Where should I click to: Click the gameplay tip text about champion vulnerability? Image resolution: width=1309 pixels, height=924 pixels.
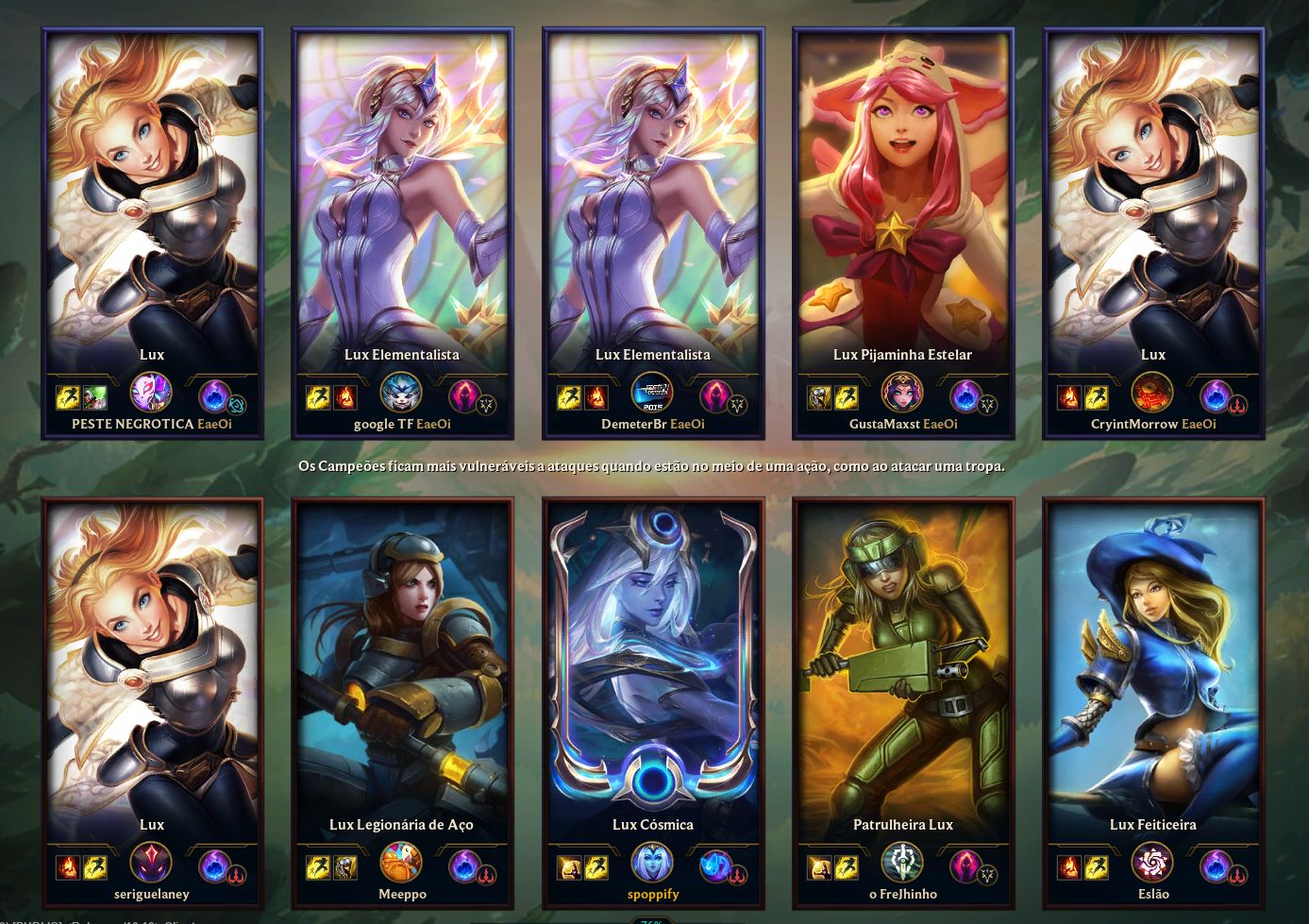[x=654, y=466]
